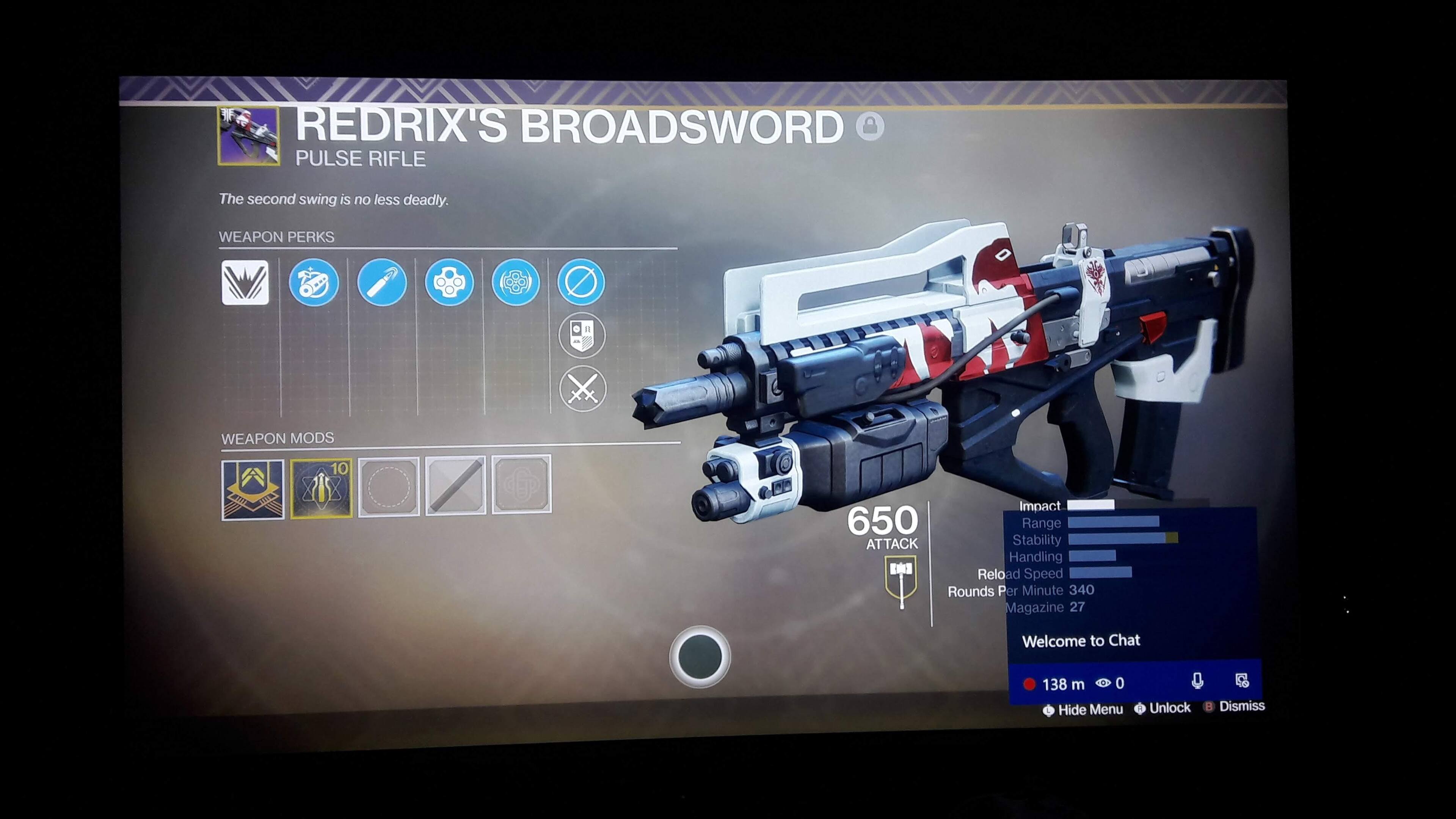Toggle the microphone in the chat overlay
This screenshot has height=819, width=1456.
coord(1197,681)
